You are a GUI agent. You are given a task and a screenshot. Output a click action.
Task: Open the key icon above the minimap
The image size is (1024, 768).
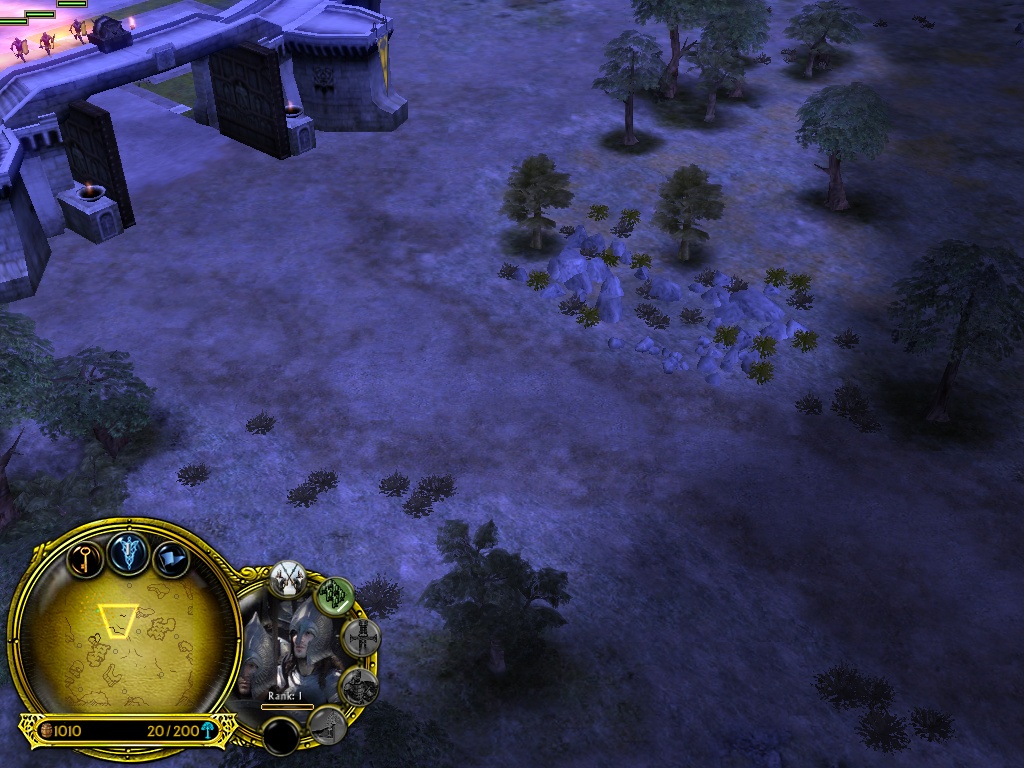click(86, 556)
